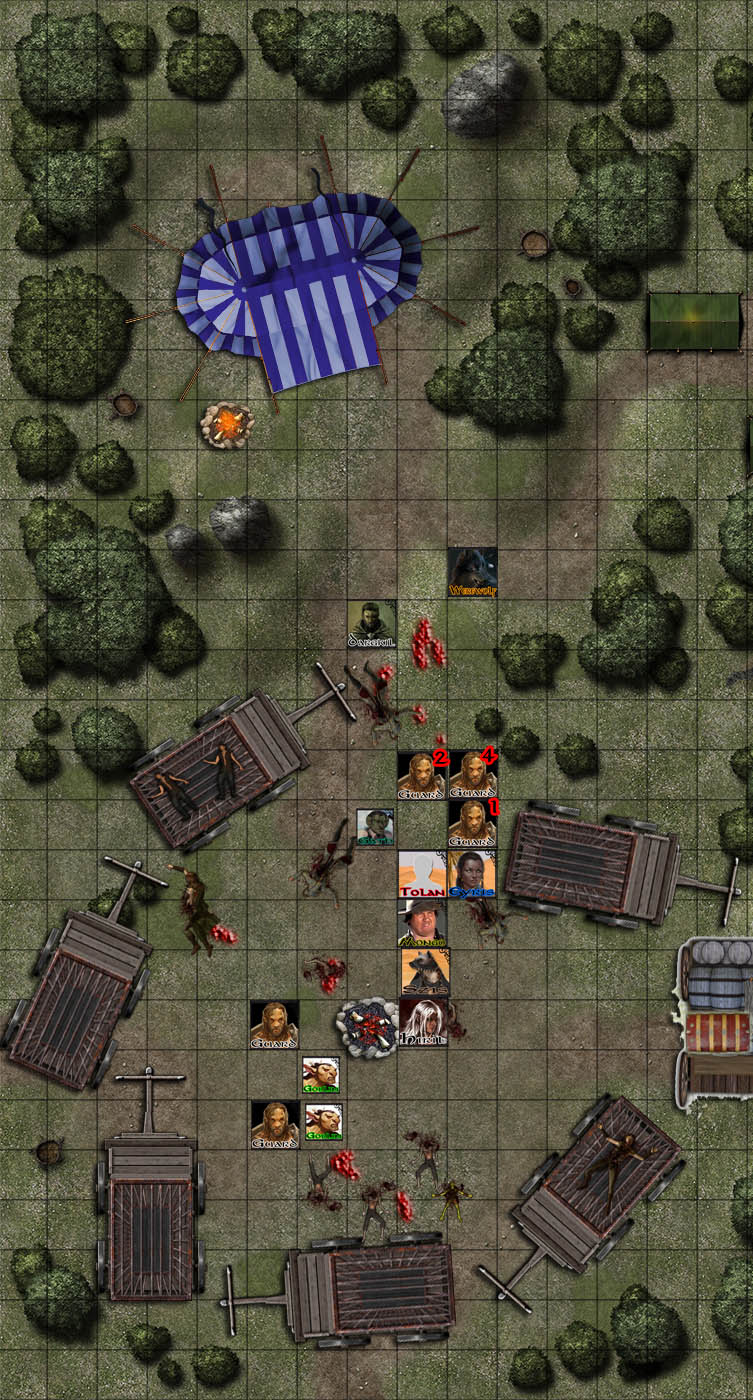
Task: Pick the jackal-headed token below Mongo
Action: [424, 972]
